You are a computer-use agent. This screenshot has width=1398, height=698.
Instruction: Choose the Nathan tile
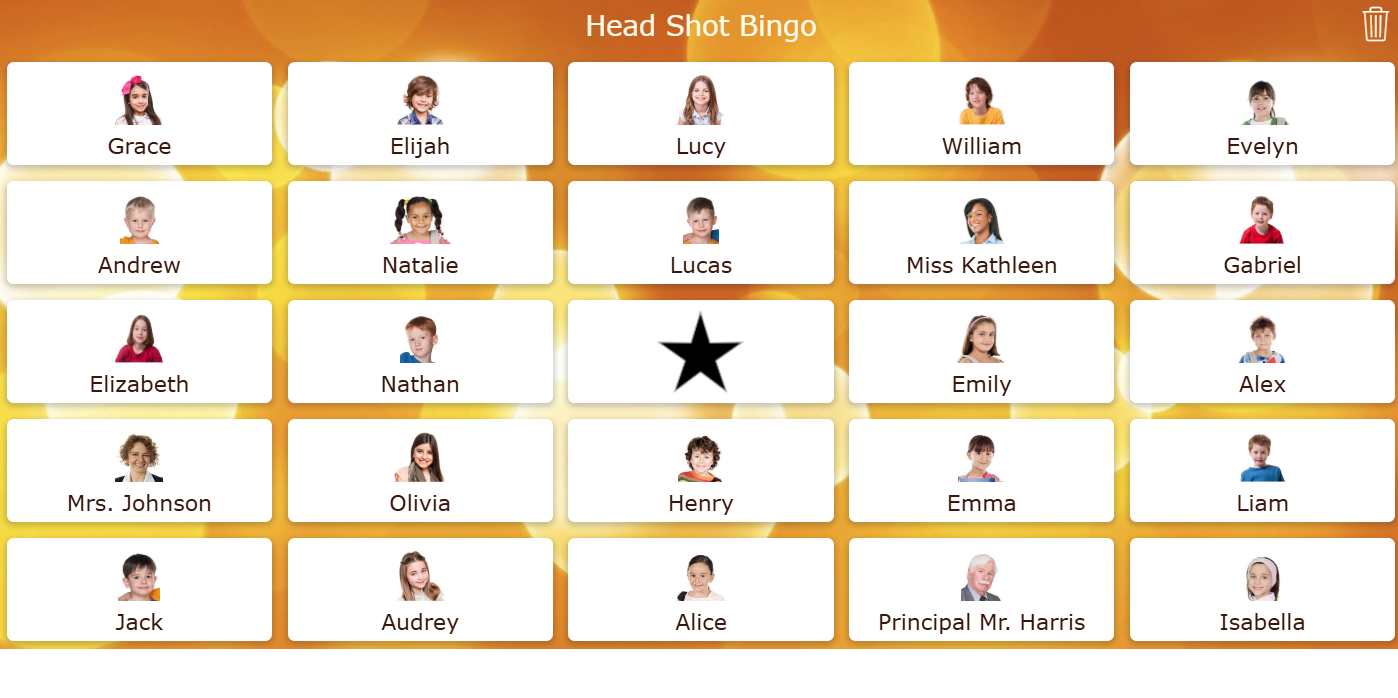[x=420, y=352]
